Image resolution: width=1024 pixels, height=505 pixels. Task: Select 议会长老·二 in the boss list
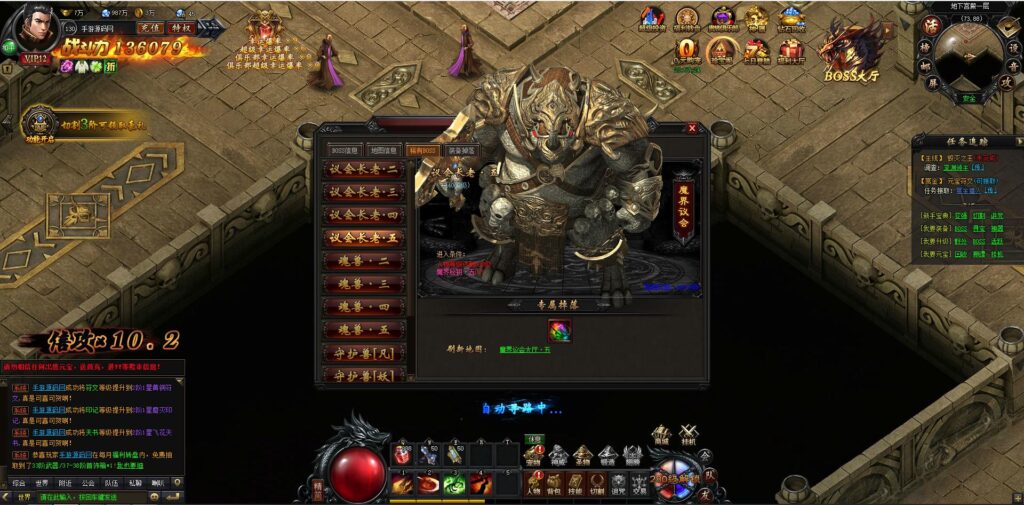pyautogui.click(x=364, y=171)
